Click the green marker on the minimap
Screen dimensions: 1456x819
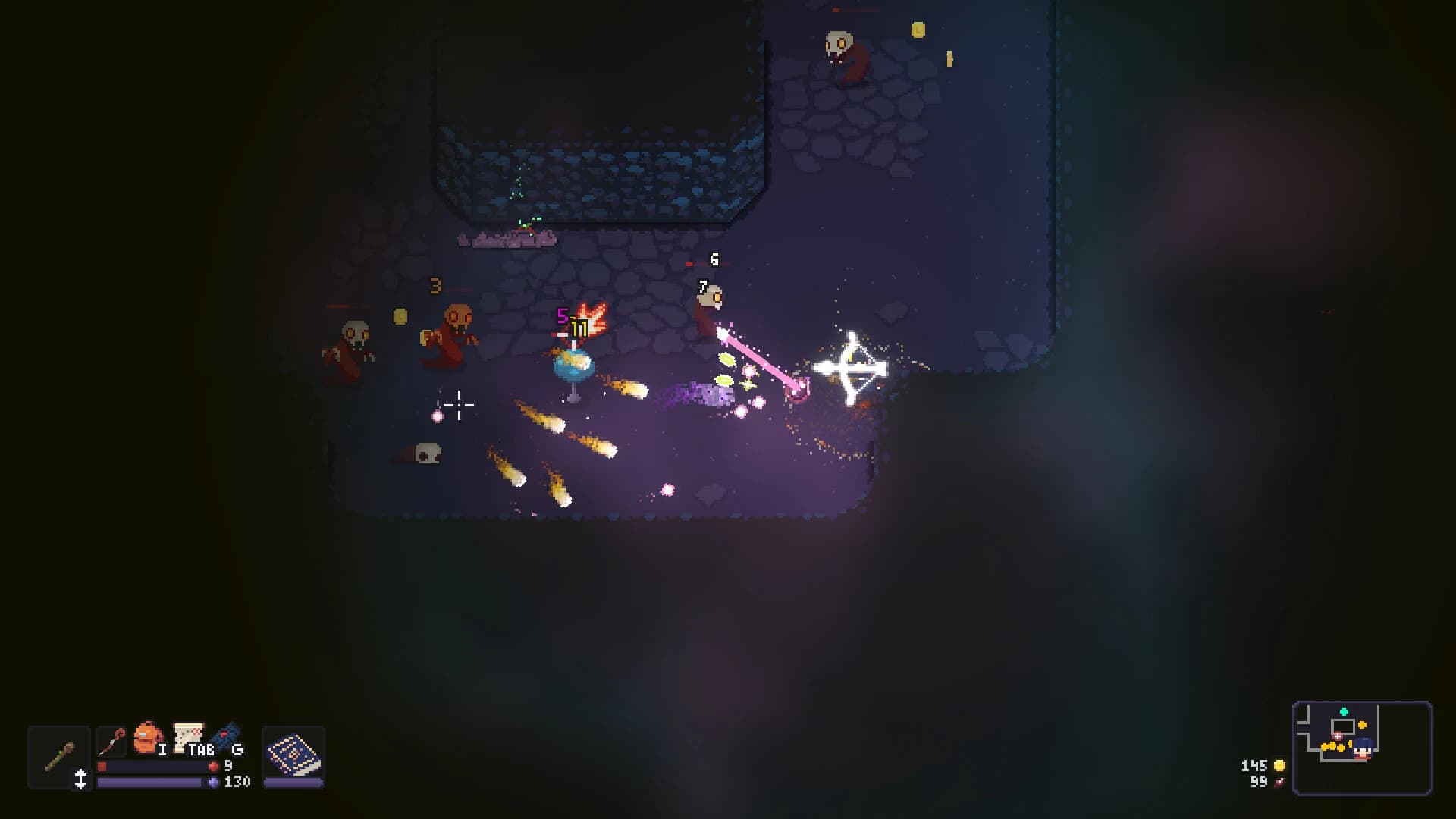coord(1344,711)
